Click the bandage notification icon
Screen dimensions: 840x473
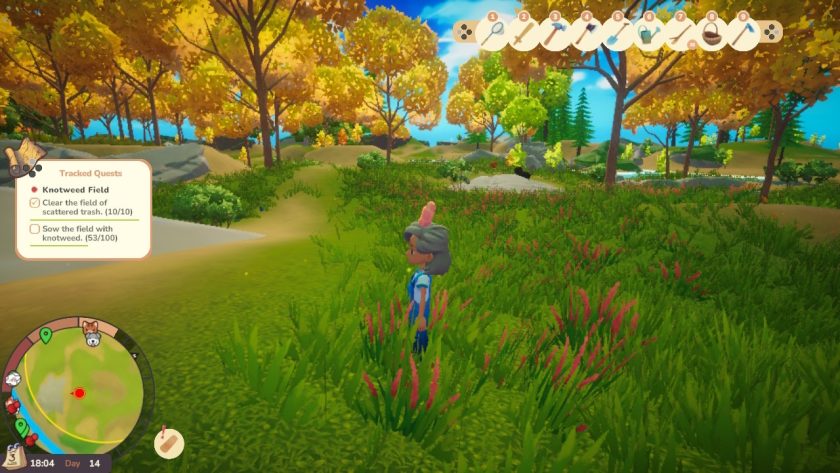(x=170, y=441)
